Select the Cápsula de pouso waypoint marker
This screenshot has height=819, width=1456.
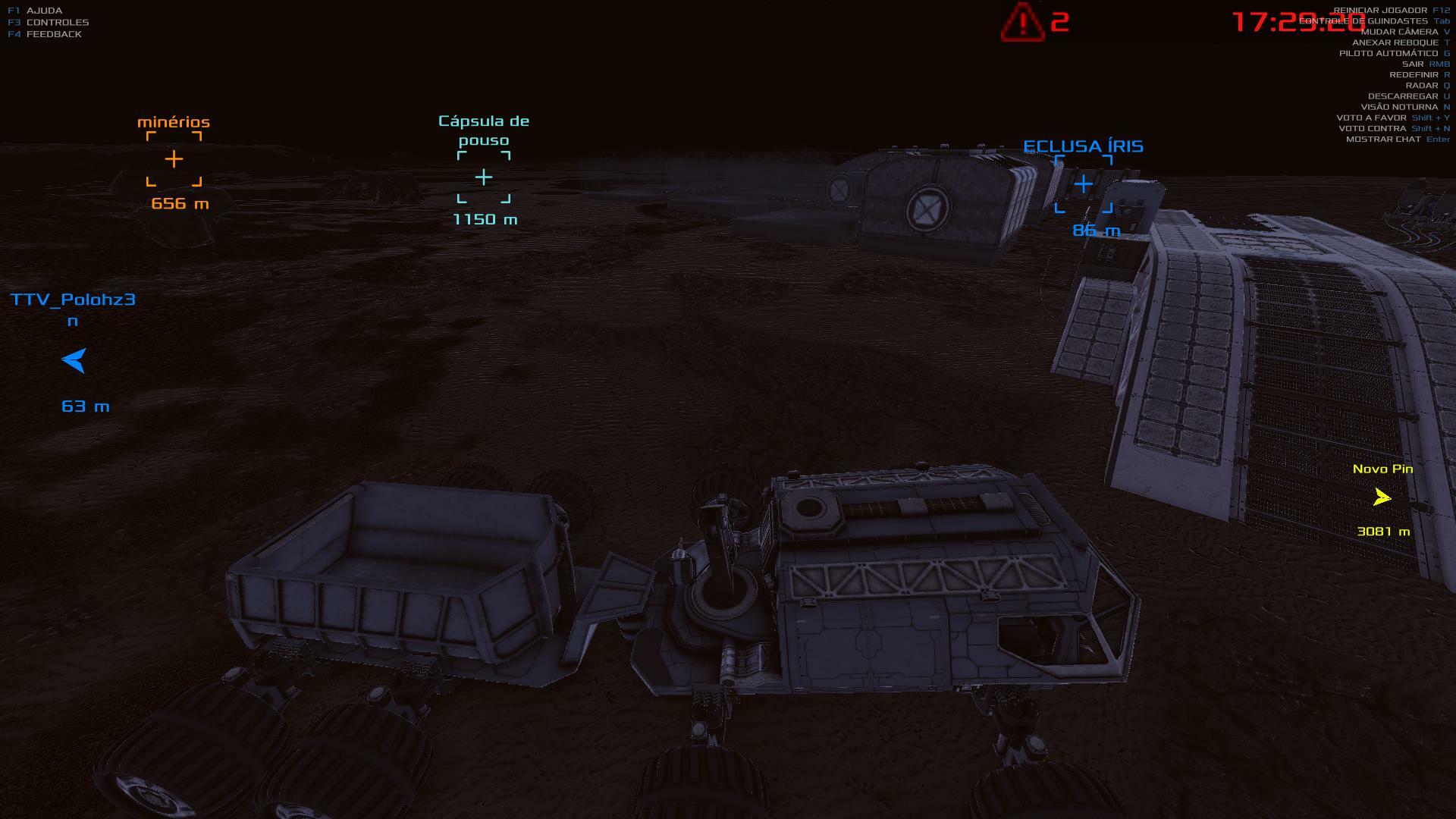point(484,177)
